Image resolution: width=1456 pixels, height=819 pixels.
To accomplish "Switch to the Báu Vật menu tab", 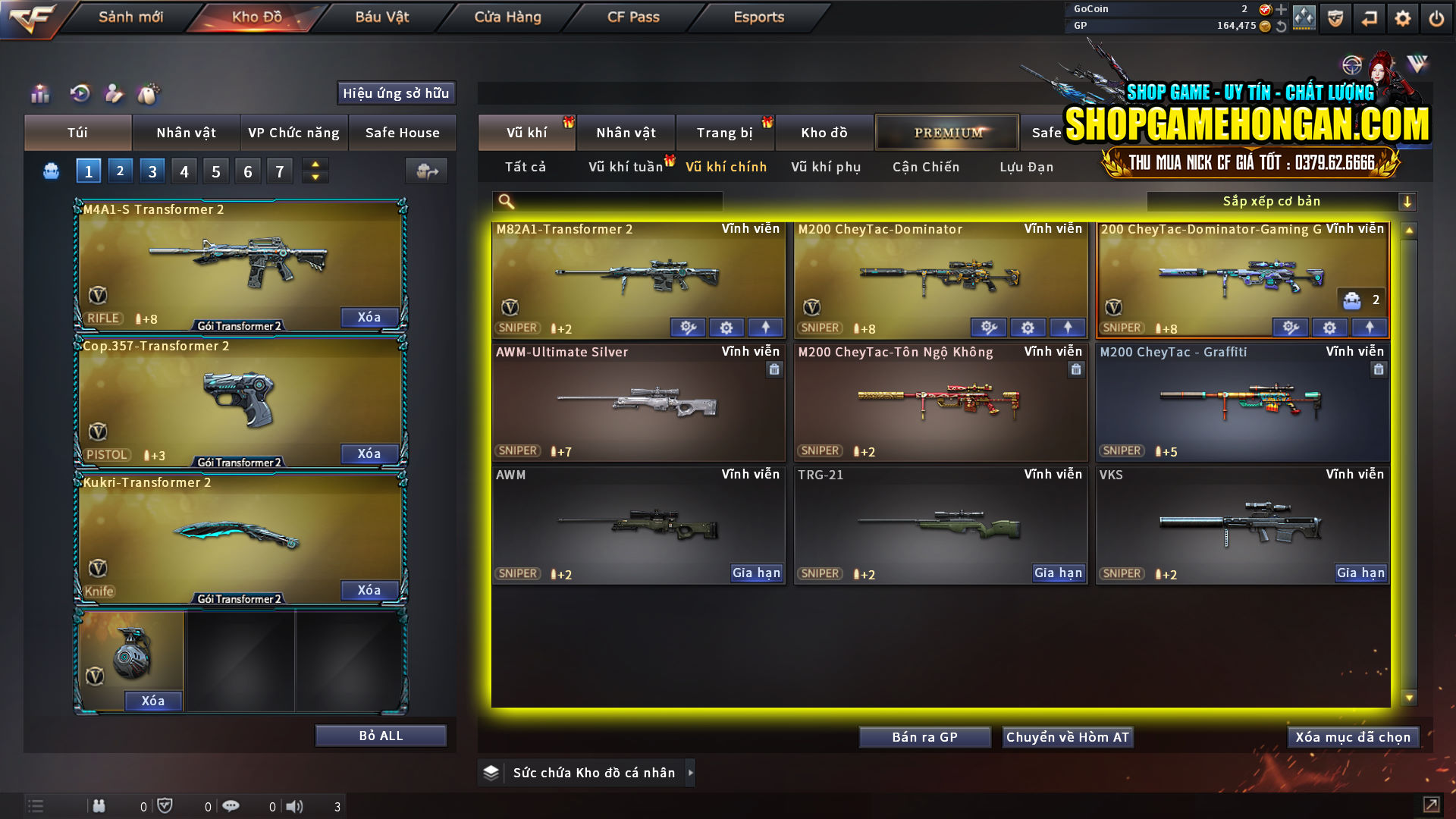I will 381,17.
